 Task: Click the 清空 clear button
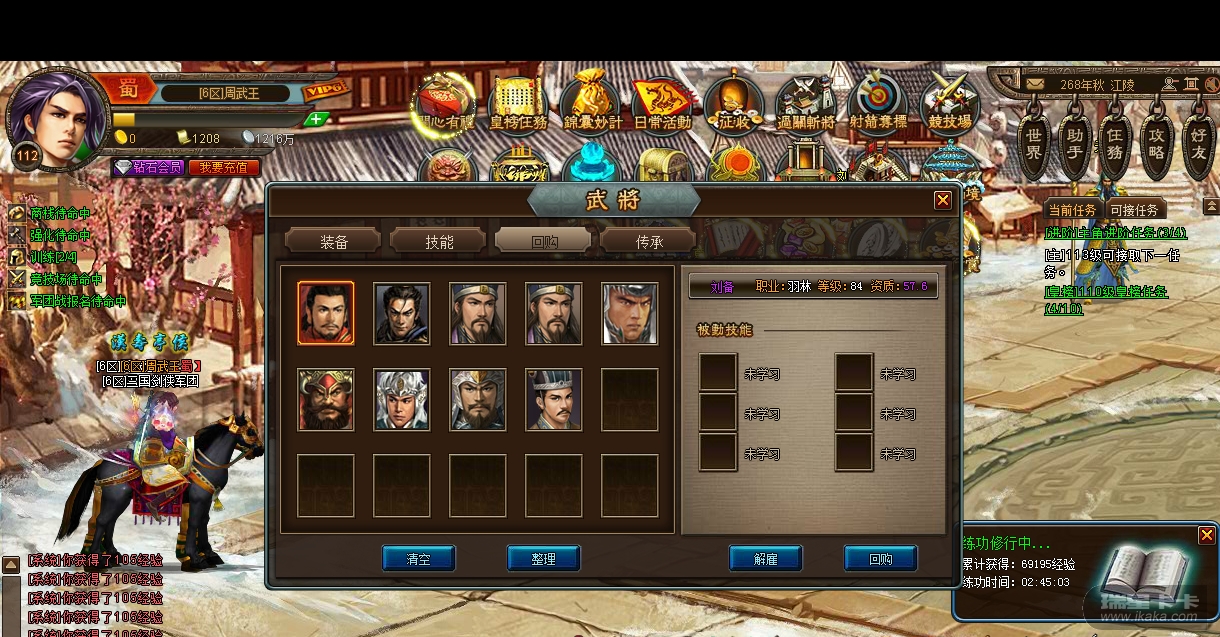418,559
